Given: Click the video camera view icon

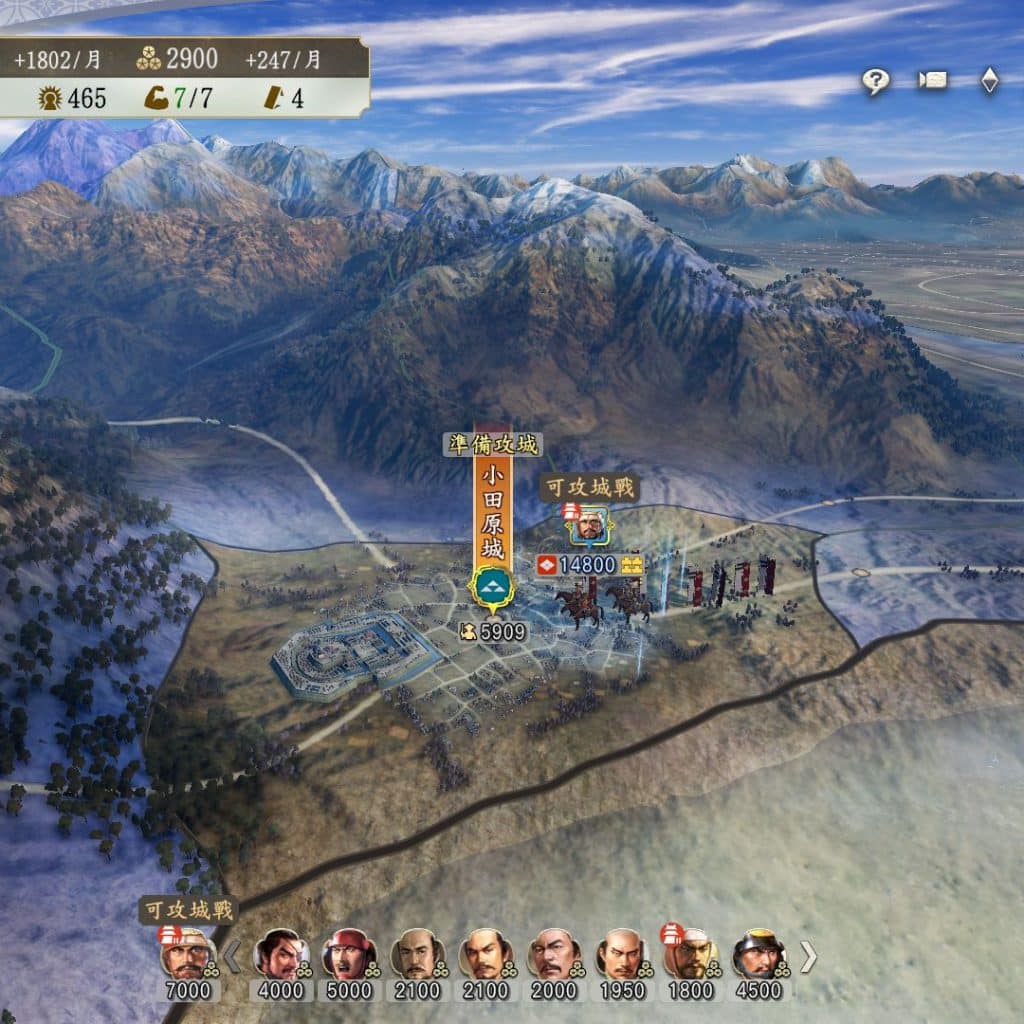Looking at the screenshot, I should click(x=933, y=81).
